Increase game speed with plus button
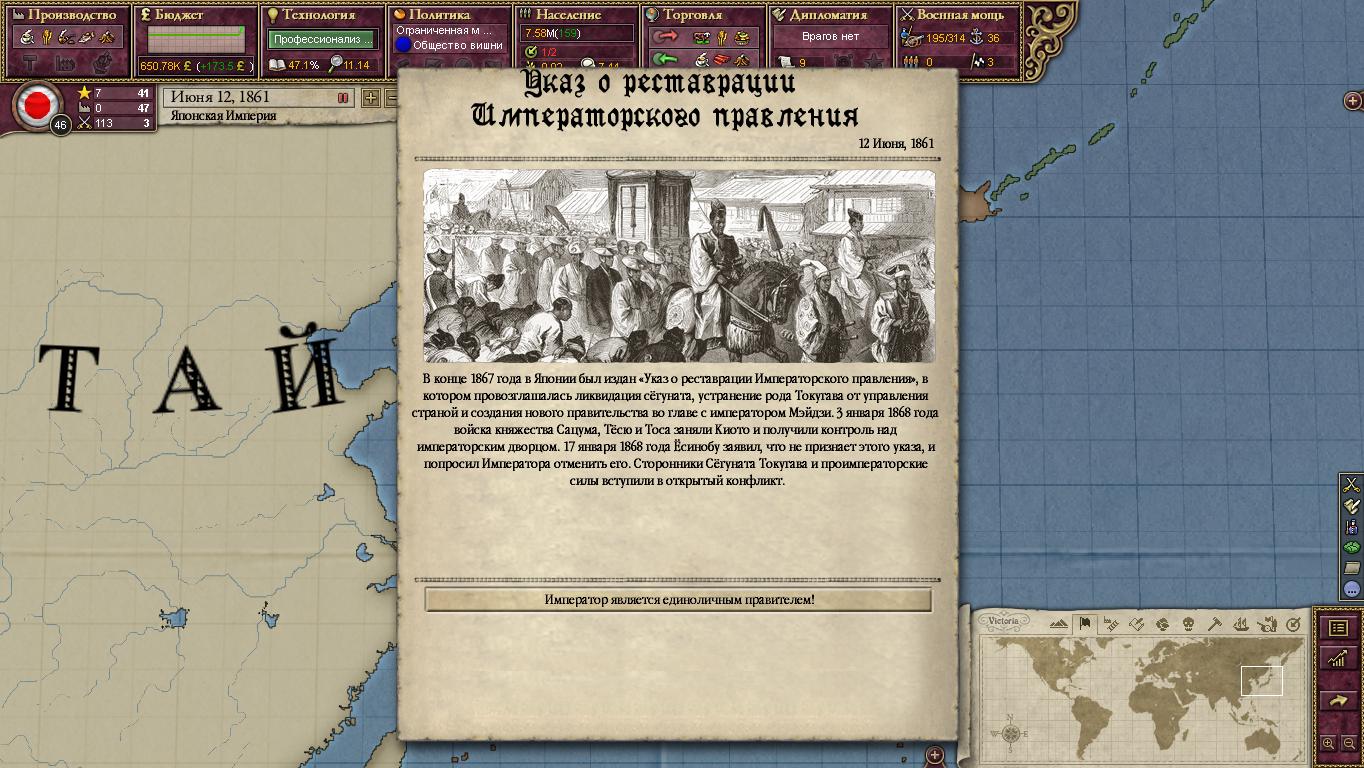The image size is (1364, 768). [370, 98]
